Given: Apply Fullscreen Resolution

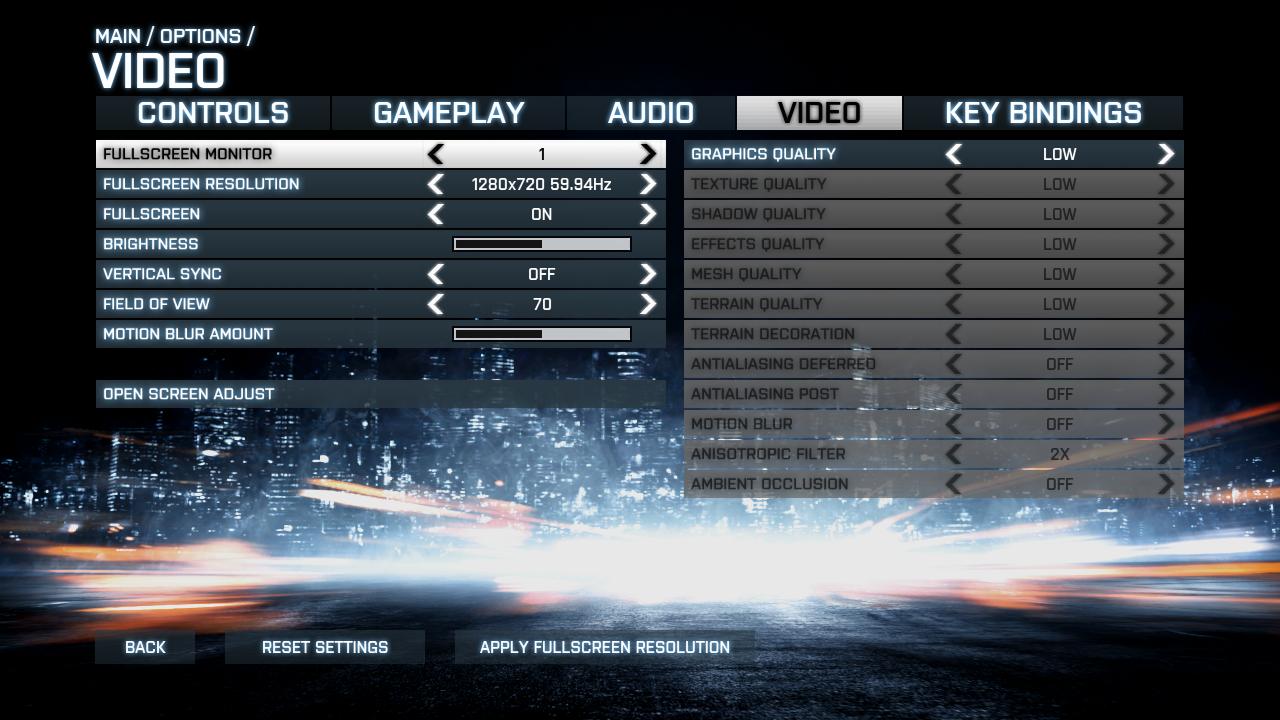Looking at the screenshot, I should 604,647.
